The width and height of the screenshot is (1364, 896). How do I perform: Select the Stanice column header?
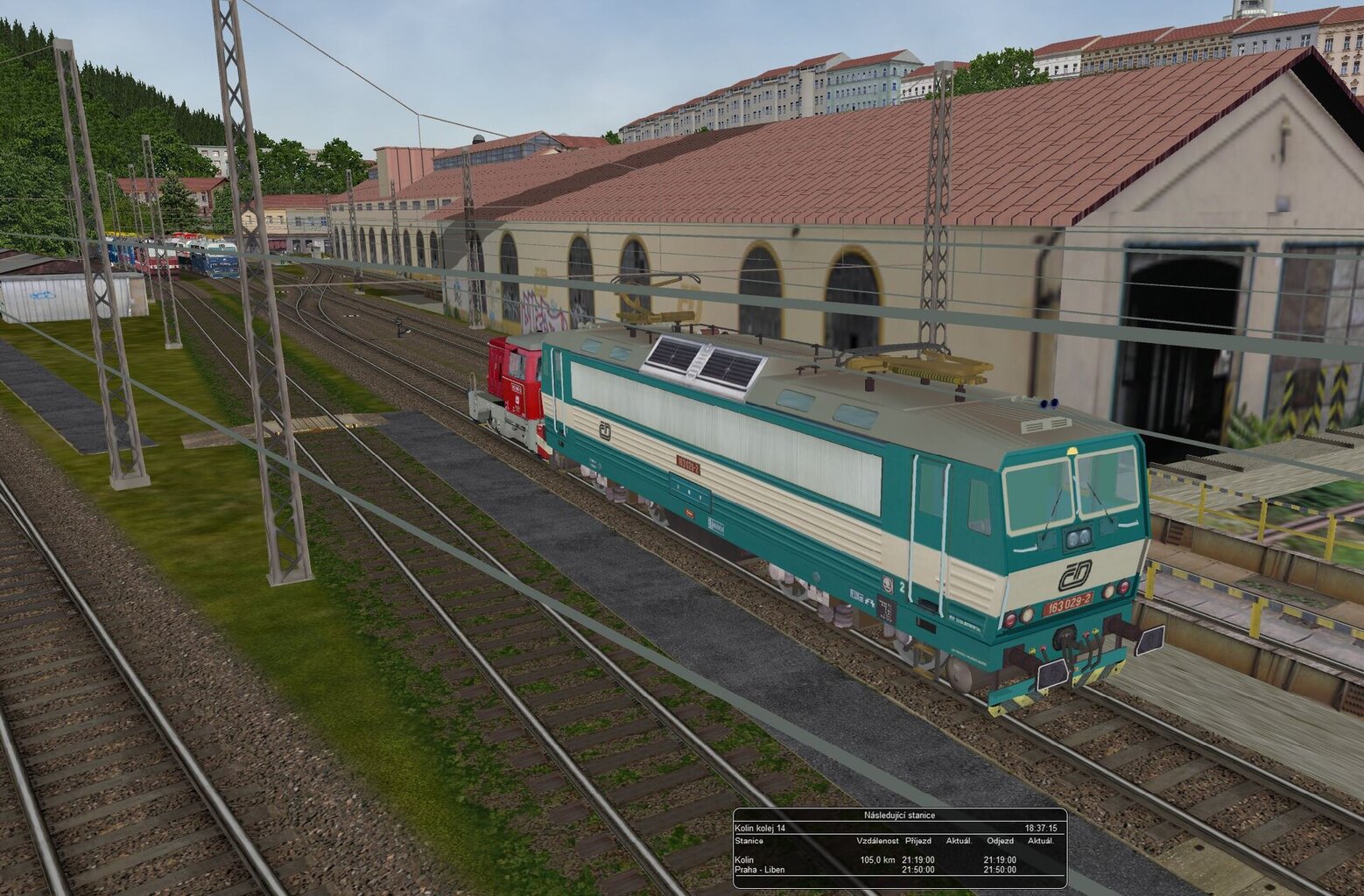751,841
